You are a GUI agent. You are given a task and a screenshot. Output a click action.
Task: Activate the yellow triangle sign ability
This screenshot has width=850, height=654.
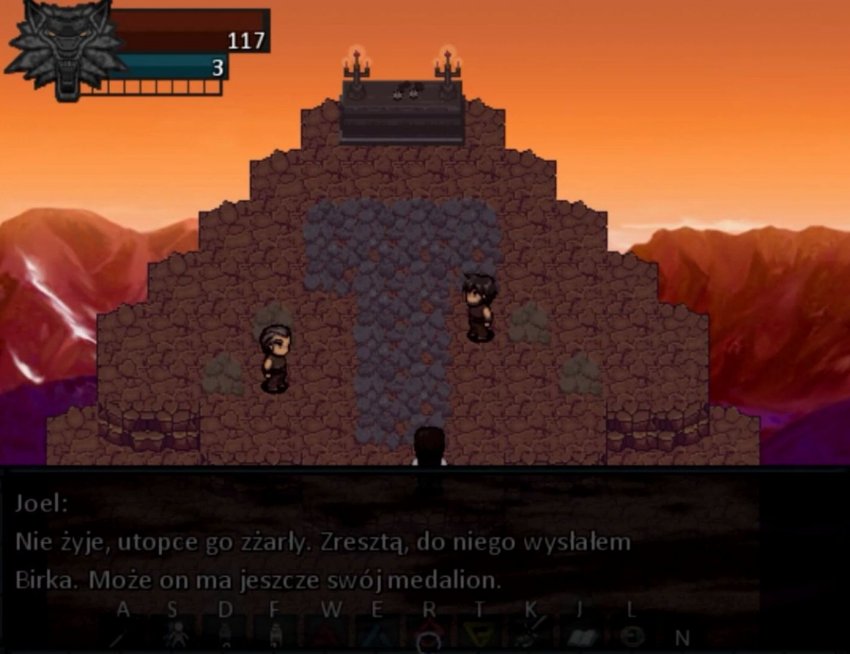480,636
